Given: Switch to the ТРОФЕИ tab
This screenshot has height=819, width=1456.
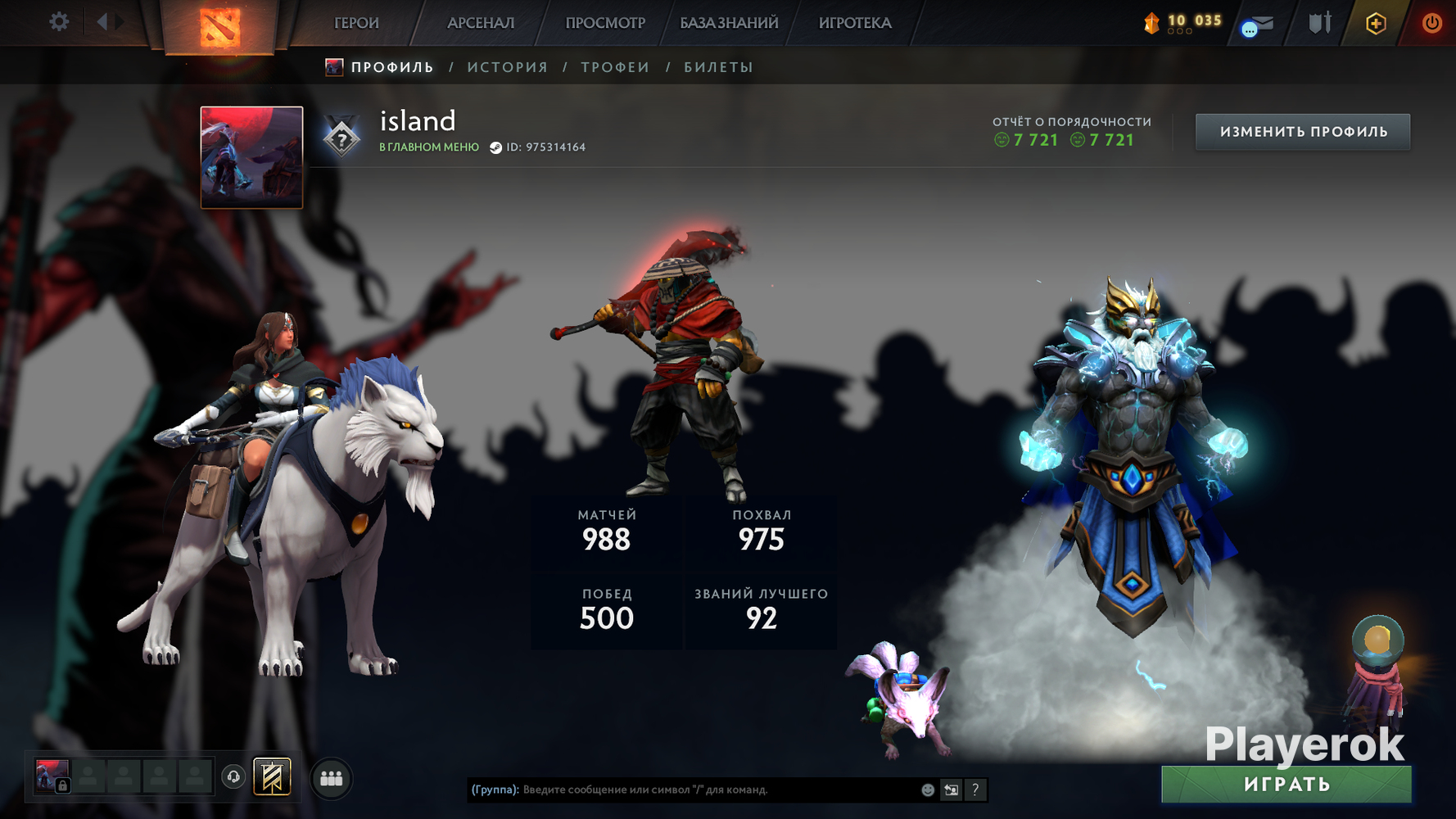Looking at the screenshot, I should [616, 67].
